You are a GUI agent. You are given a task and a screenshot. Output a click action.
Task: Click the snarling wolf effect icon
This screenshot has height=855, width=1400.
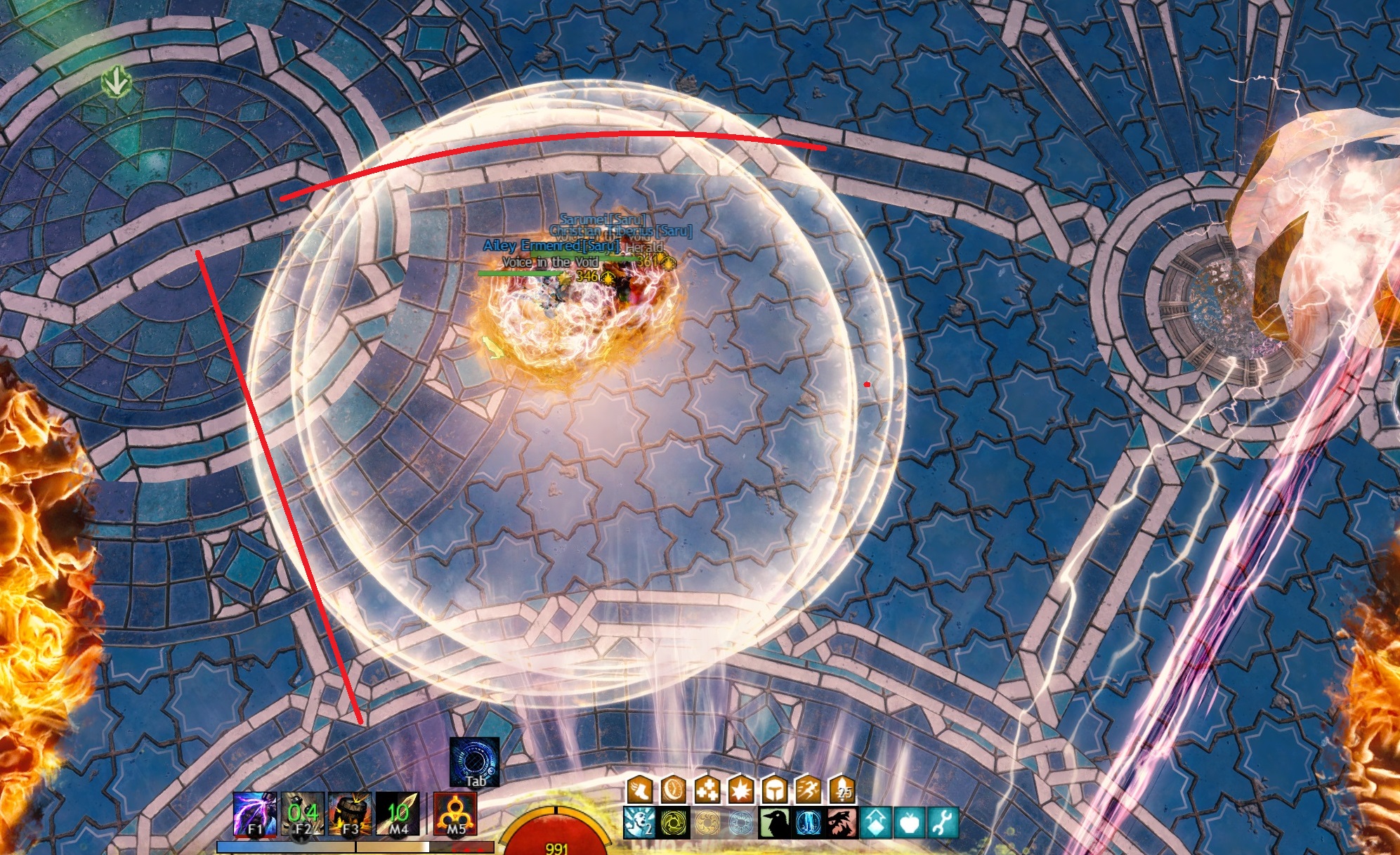842,823
